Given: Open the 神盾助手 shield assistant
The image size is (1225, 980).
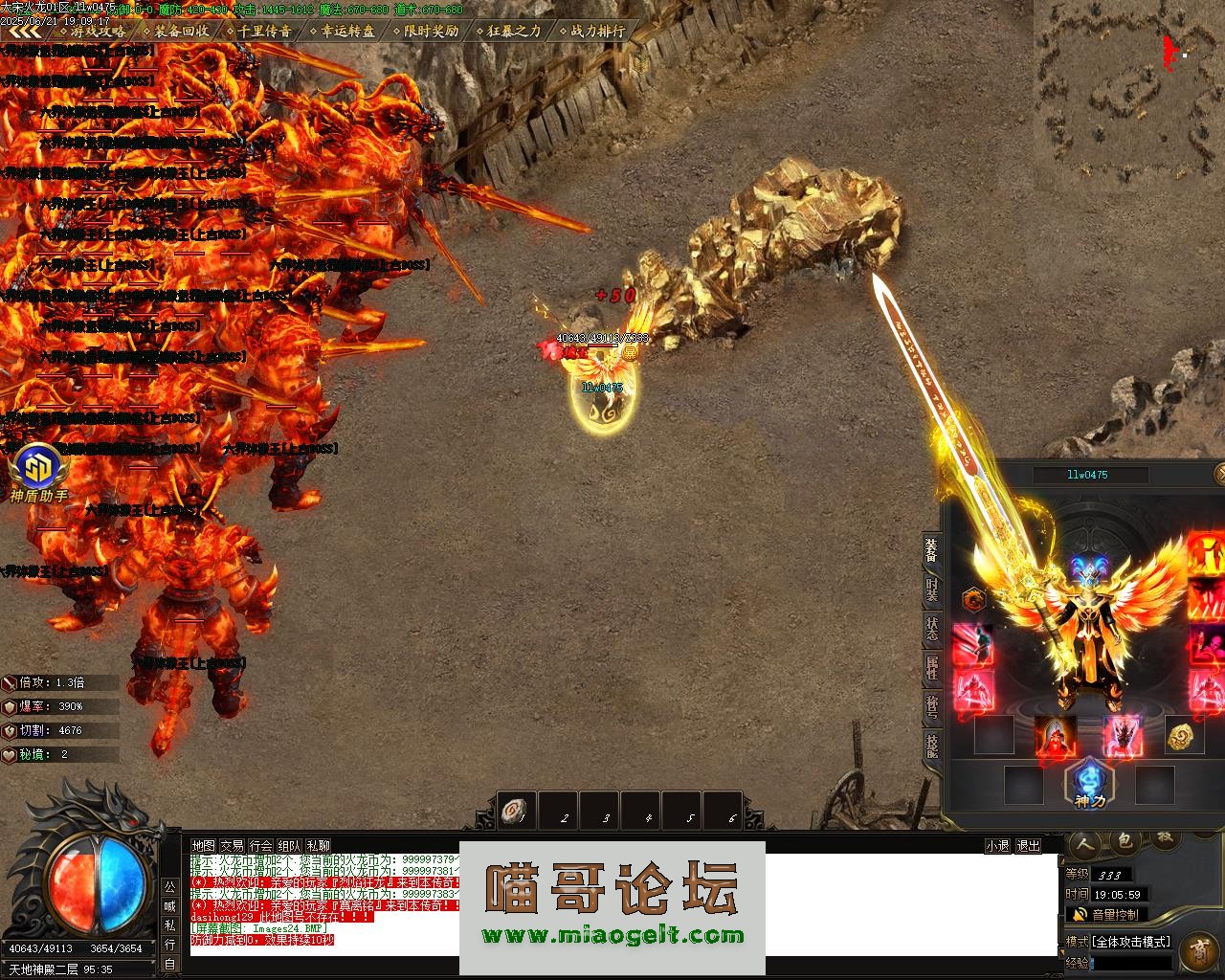Looking at the screenshot, I should point(39,473).
